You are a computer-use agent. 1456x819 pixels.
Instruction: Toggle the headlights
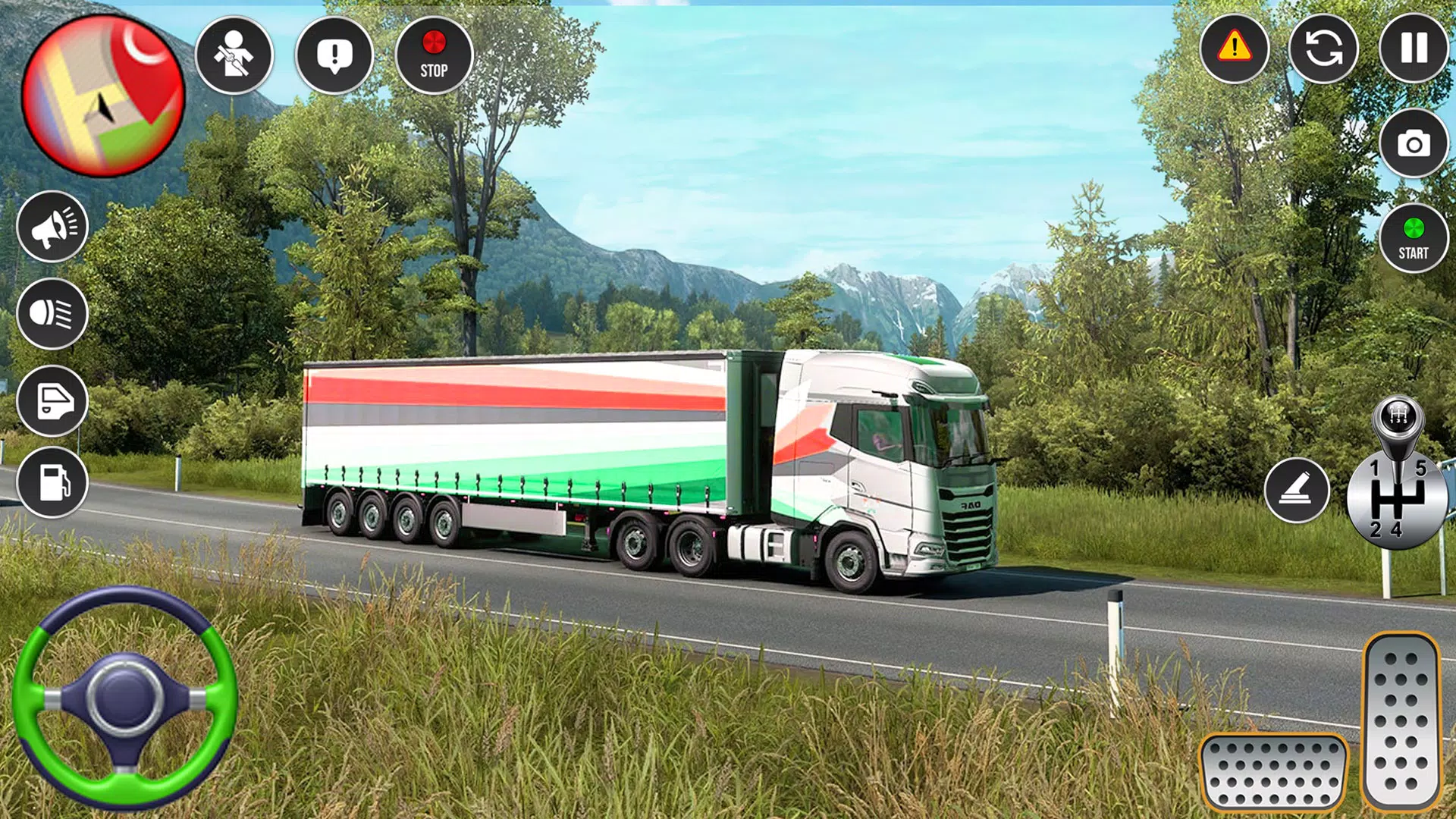(x=52, y=313)
